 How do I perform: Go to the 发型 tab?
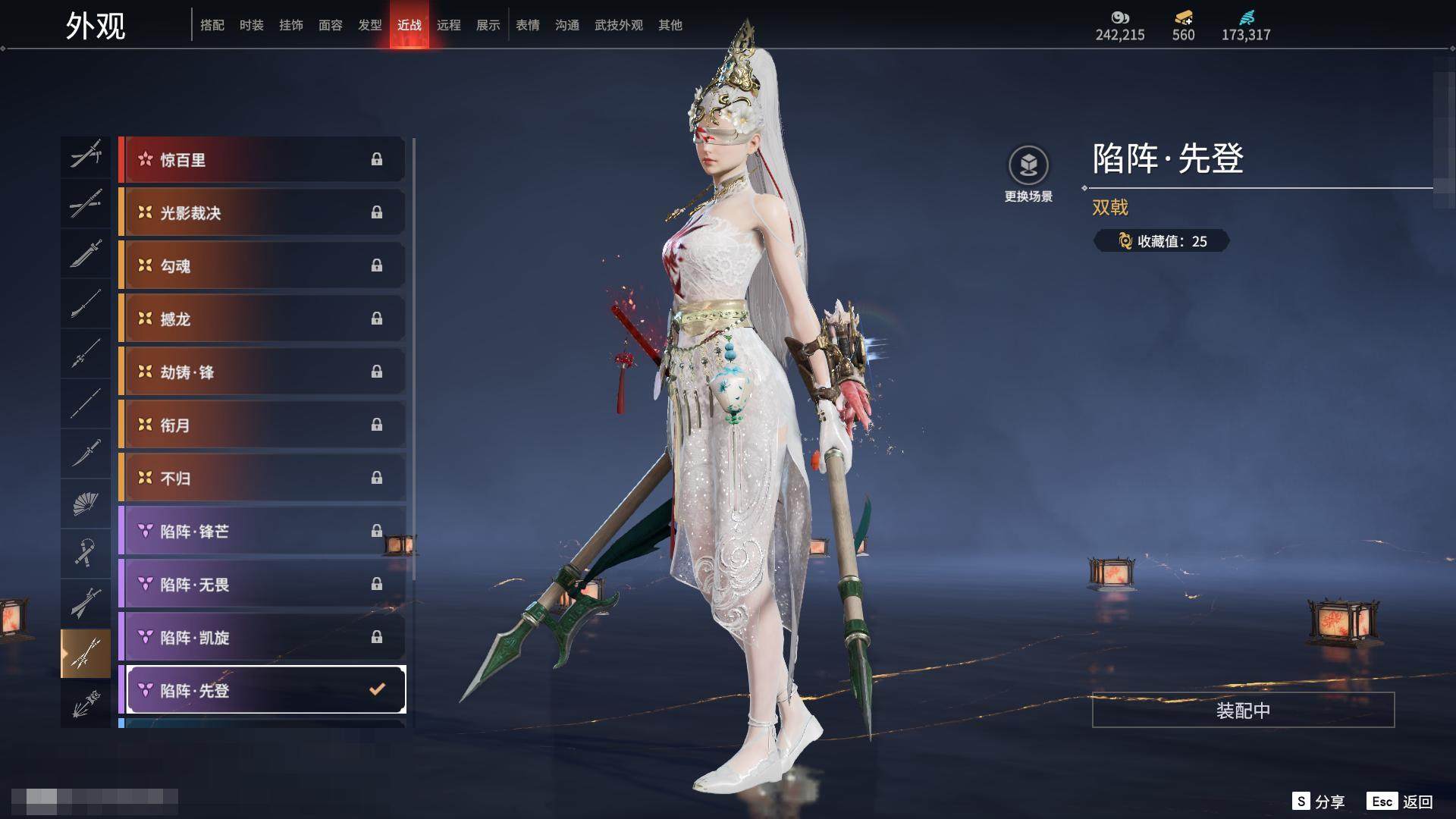(x=369, y=25)
